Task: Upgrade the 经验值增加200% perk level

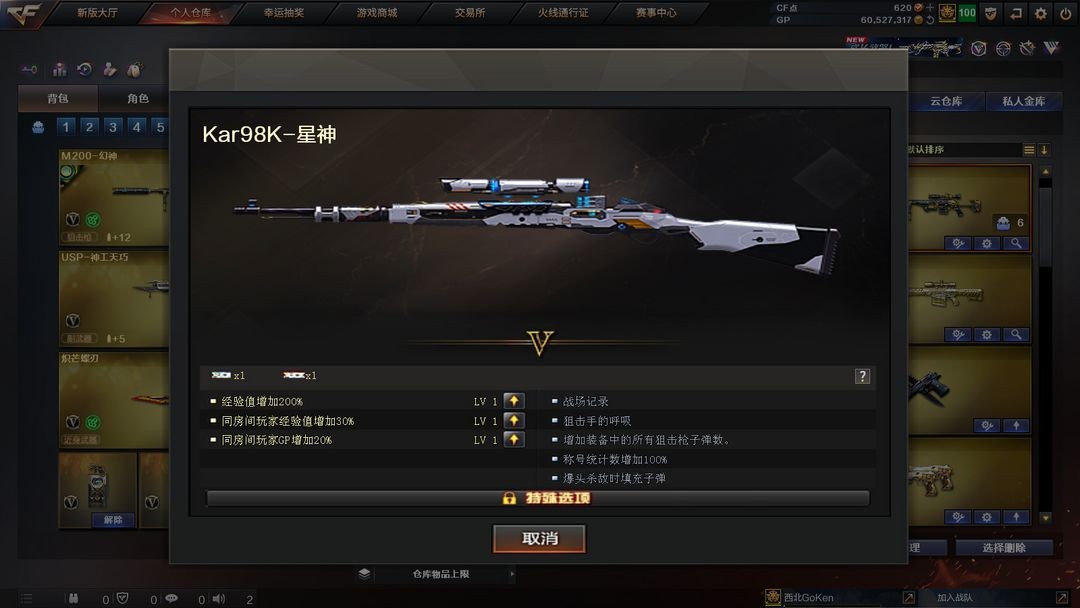Action: tap(514, 402)
